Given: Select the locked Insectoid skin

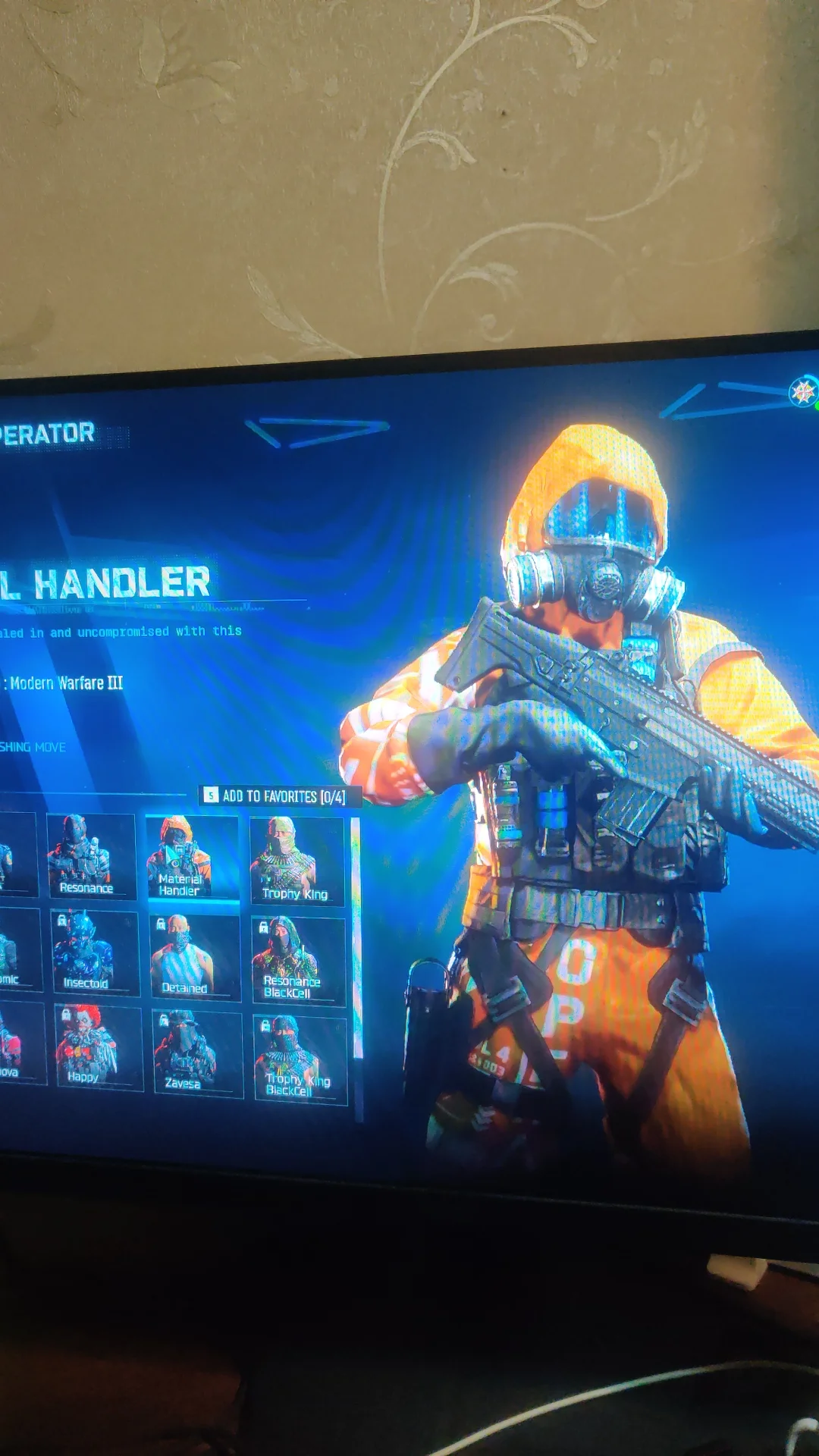Looking at the screenshot, I should coord(96,952).
